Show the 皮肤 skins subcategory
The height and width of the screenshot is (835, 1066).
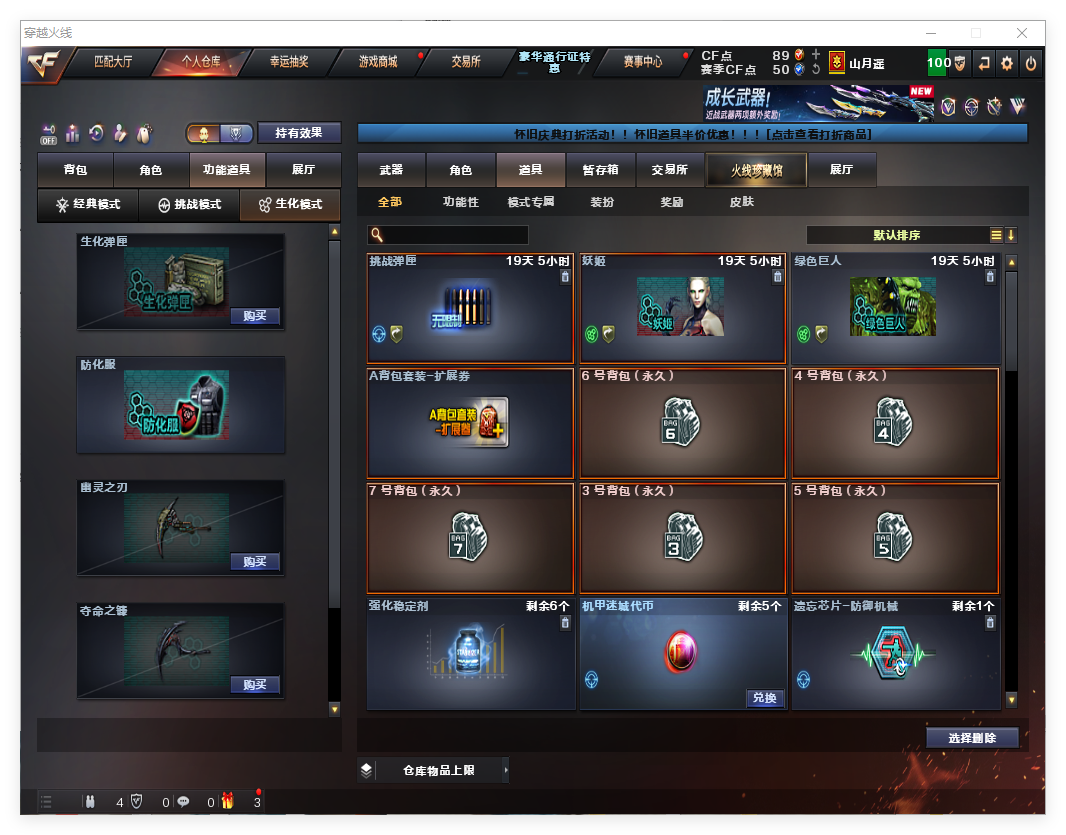coord(741,202)
